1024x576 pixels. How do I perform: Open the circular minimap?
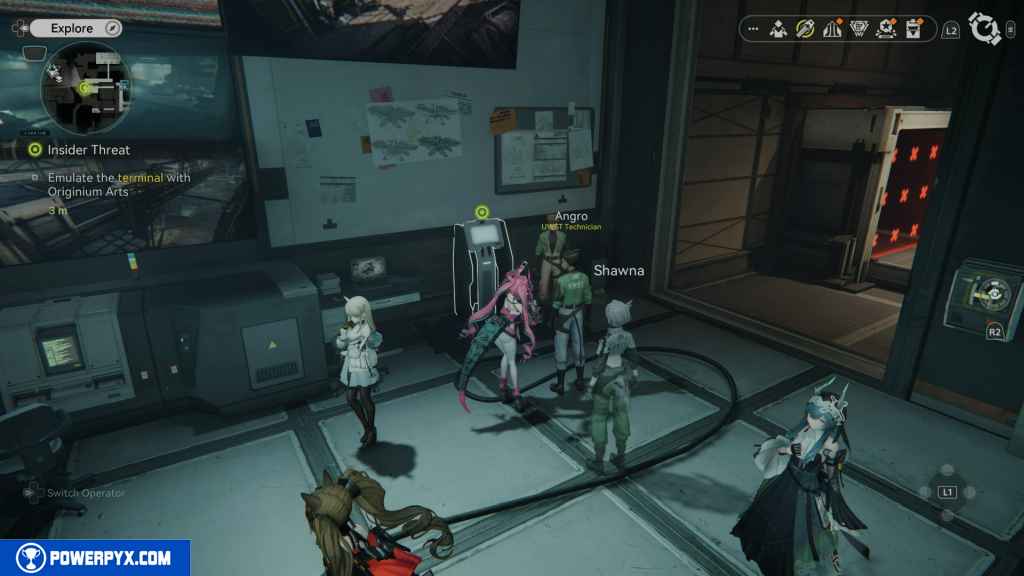coord(85,89)
